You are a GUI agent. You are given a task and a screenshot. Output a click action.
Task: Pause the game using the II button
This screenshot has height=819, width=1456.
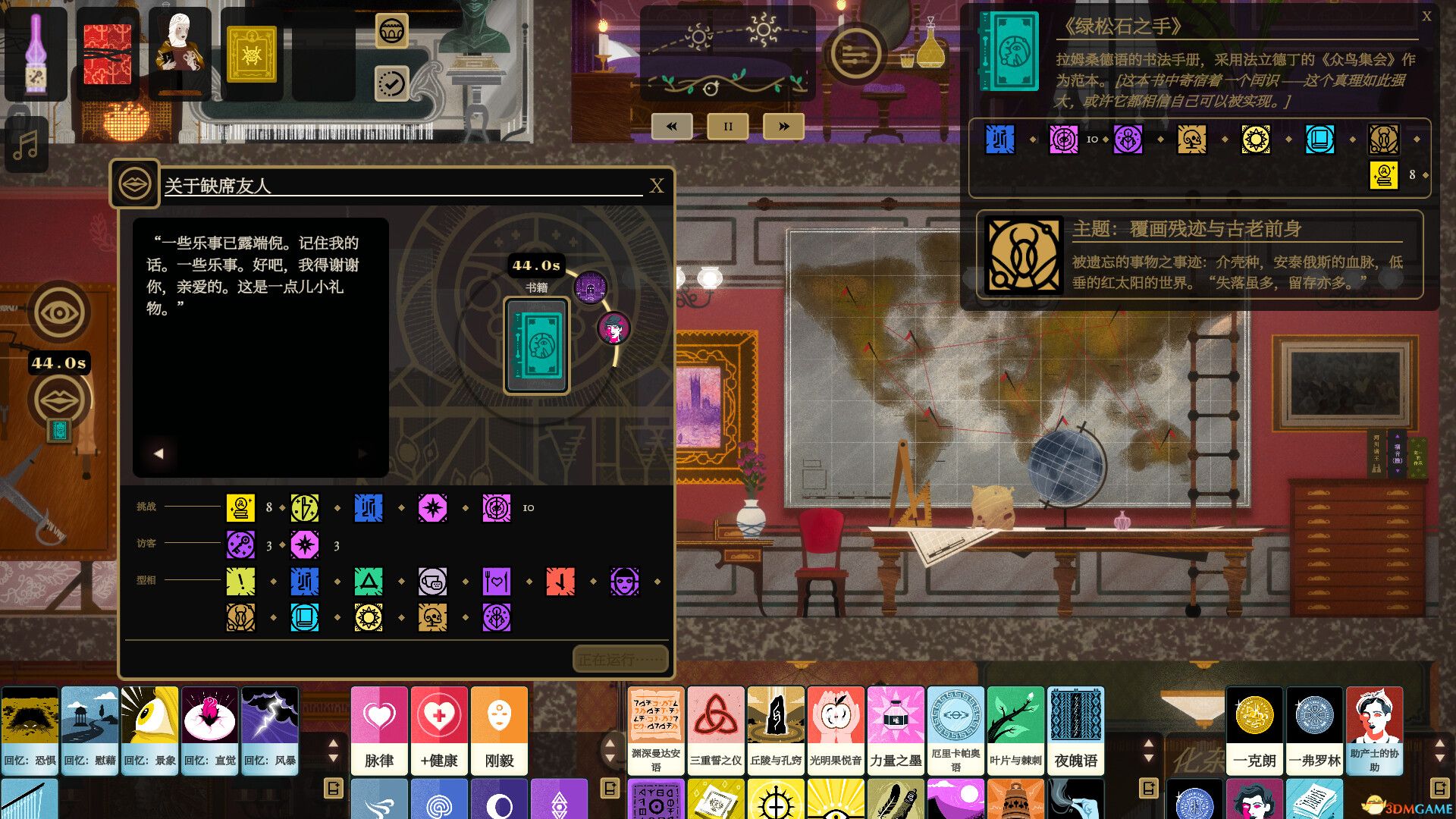(727, 126)
